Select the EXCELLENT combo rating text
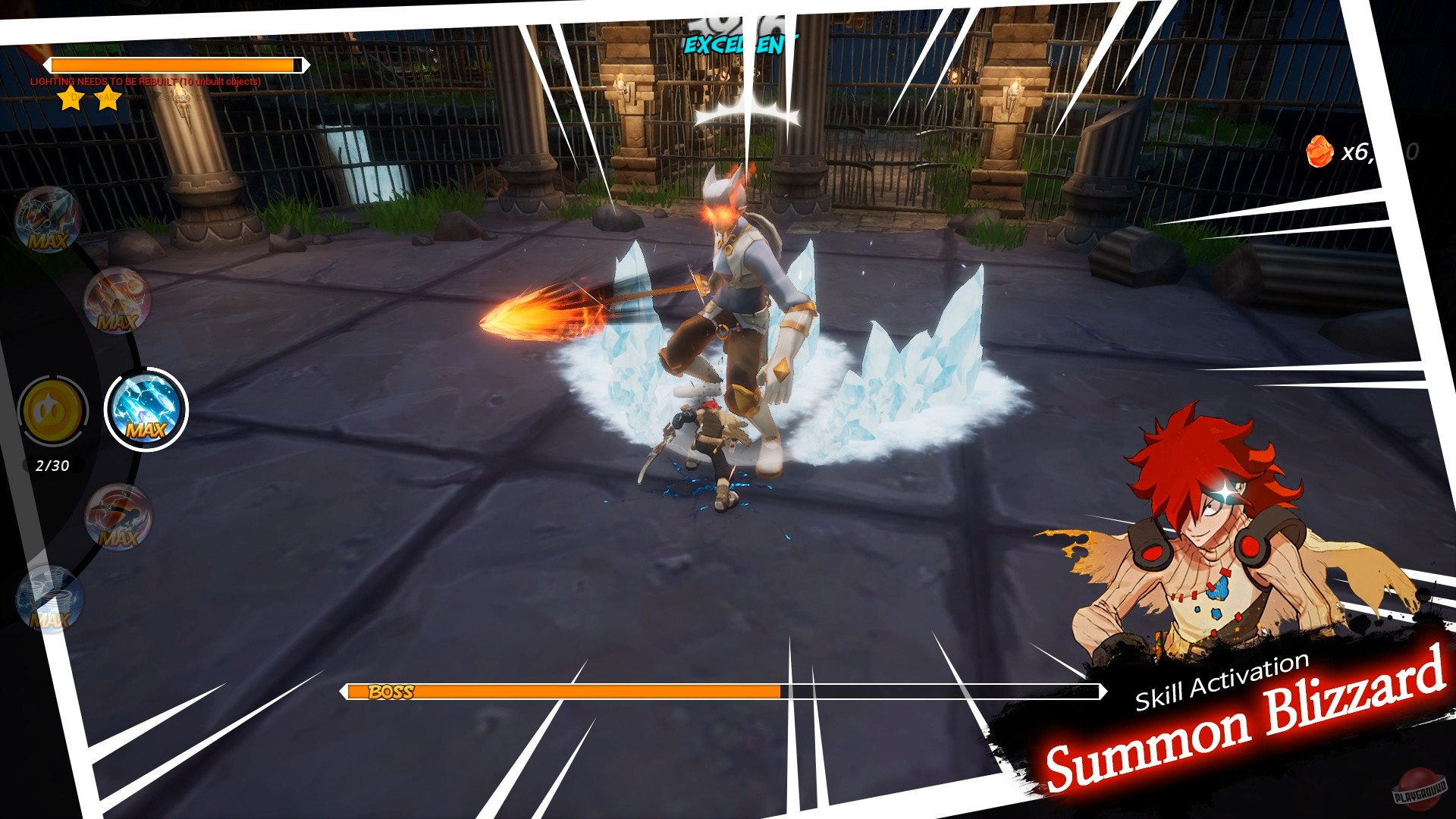Viewport: 1456px width, 819px height. coord(739,45)
